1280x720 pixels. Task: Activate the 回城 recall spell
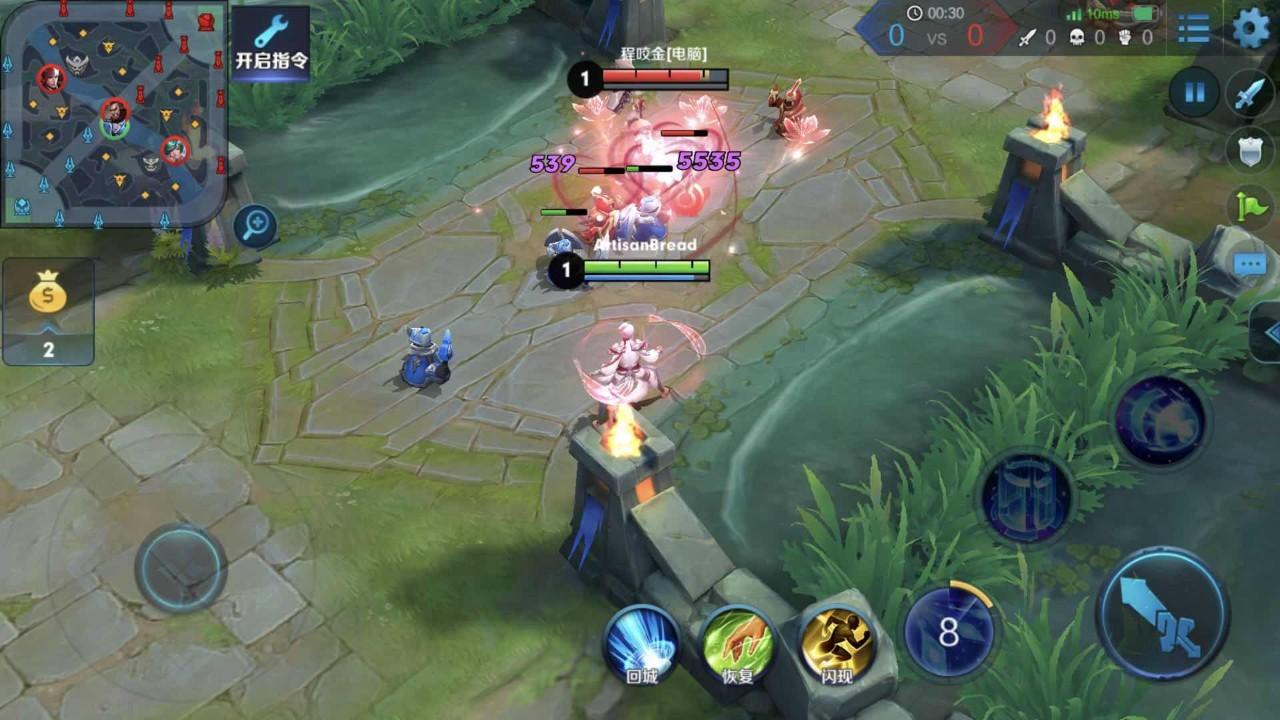click(x=641, y=645)
